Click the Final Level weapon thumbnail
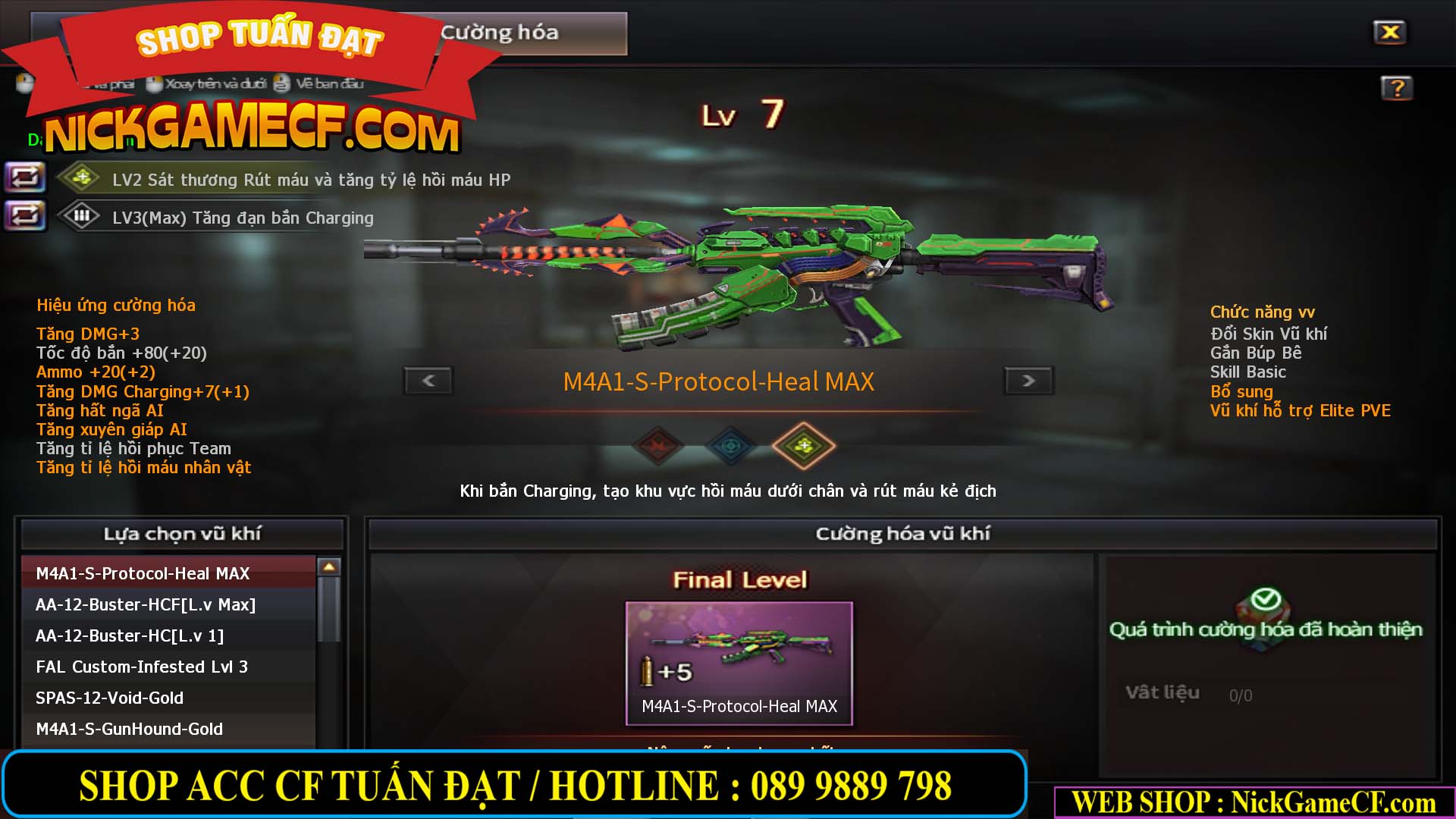This screenshot has width=1456, height=819. pos(739,662)
